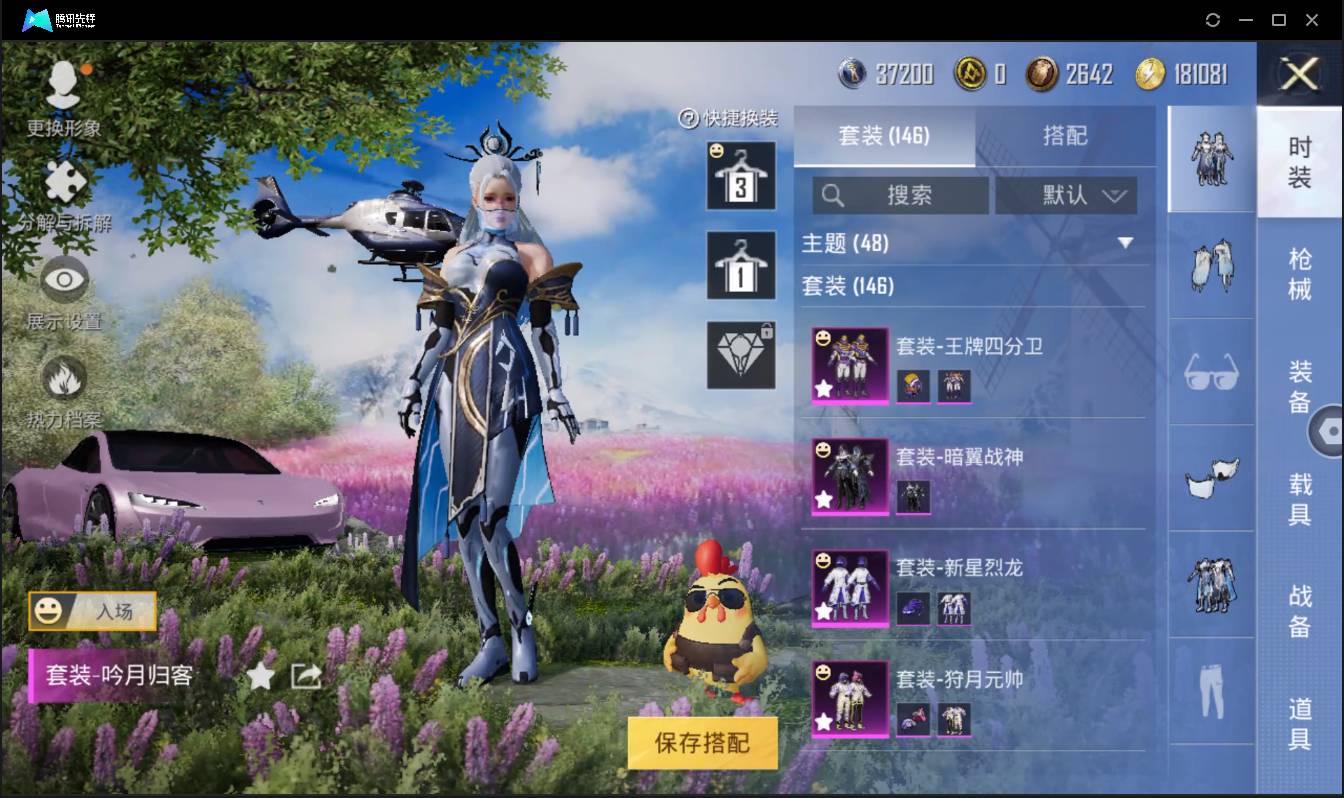Share the 吟月归客 outfit
The height and width of the screenshot is (798, 1344).
coord(306,676)
